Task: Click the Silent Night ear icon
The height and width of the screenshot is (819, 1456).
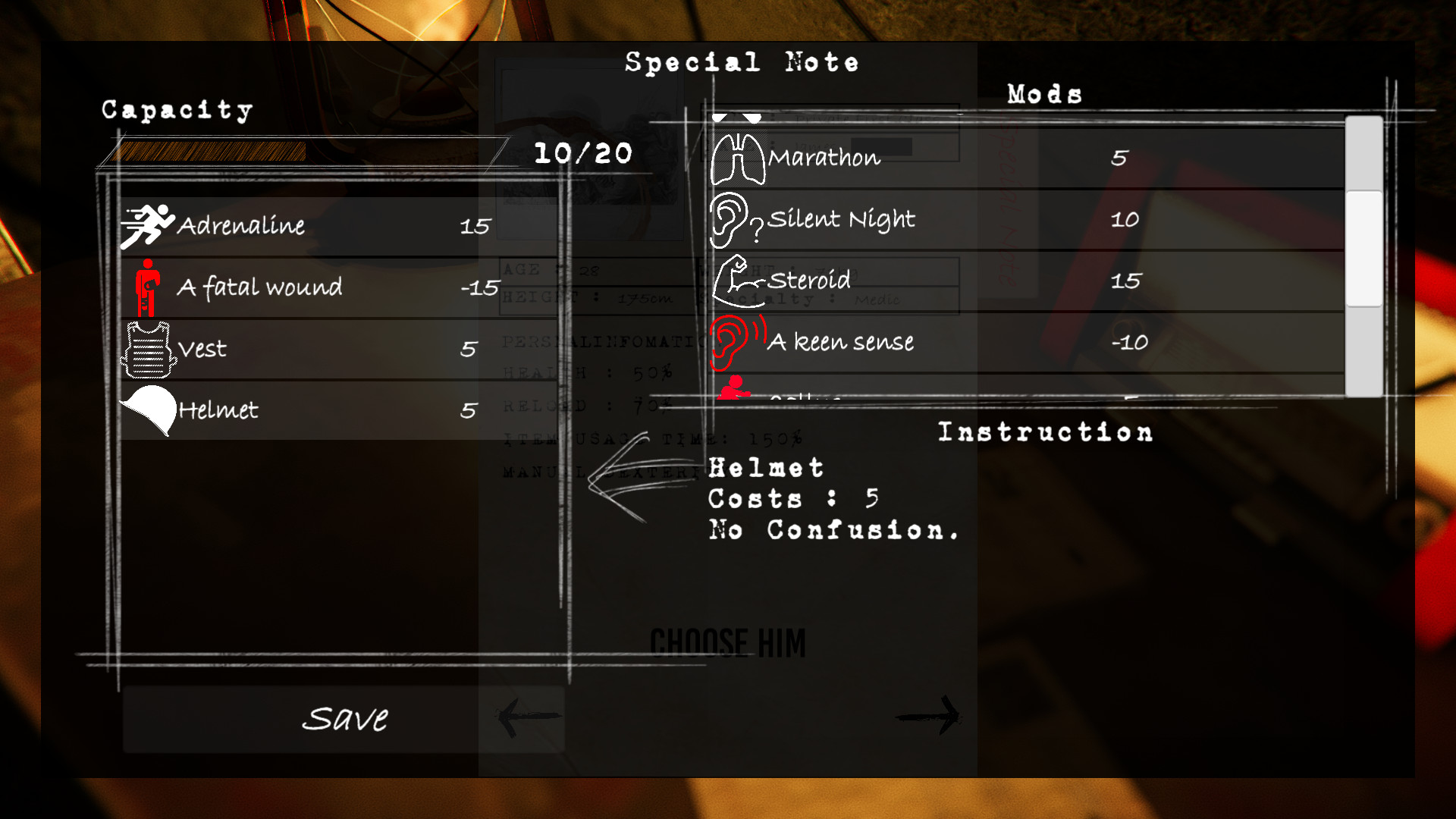Action: 734,220
